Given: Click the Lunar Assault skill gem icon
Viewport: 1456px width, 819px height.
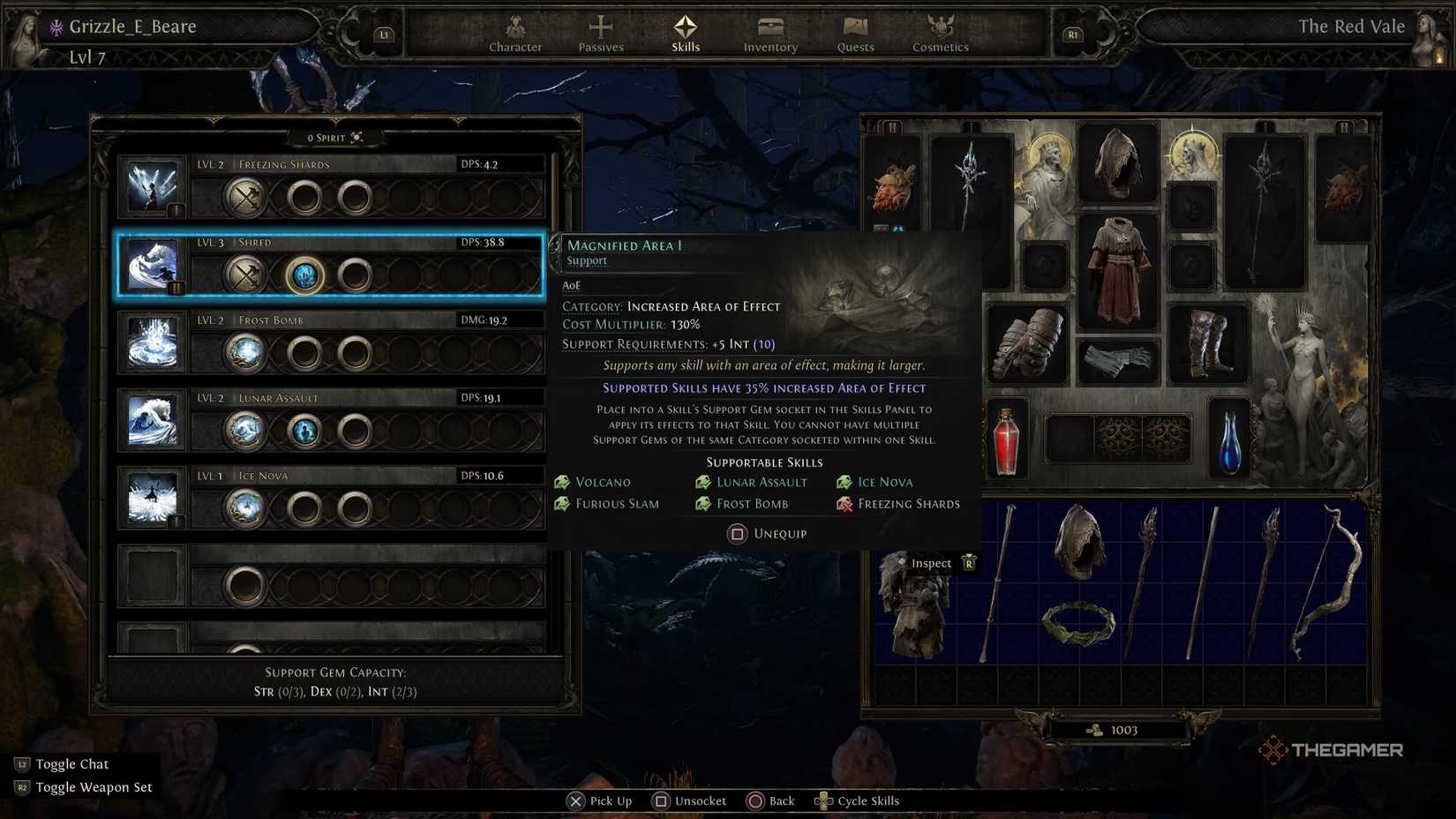Looking at the screenshot, I should pyautogui.click(x=152, y=420).
